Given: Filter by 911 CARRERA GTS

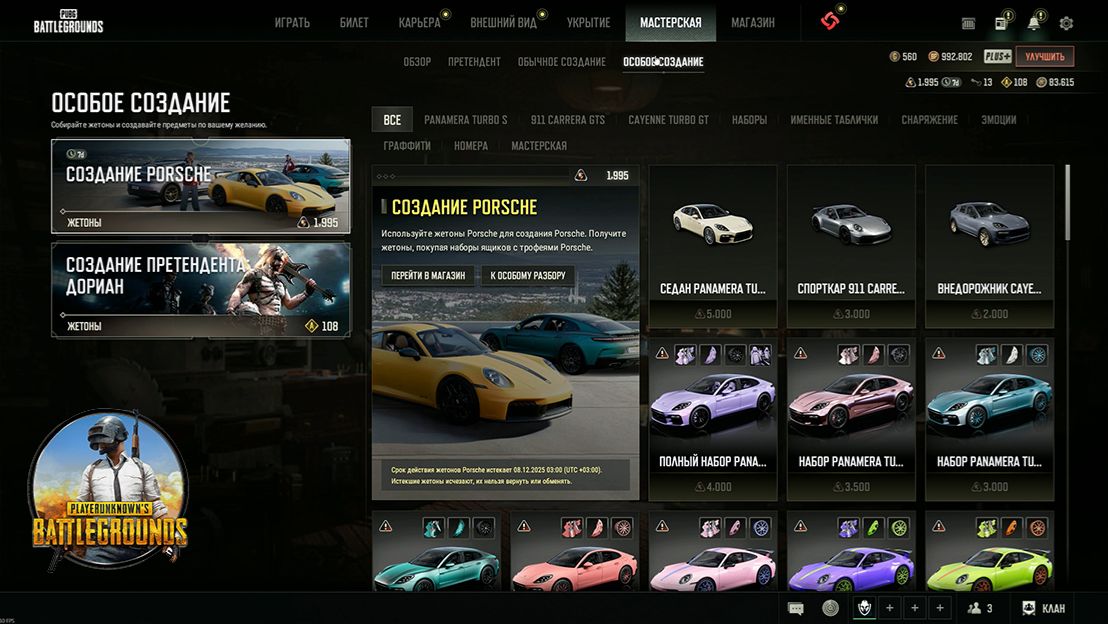Looking at the screenshot, I should [x=568, y=120].
